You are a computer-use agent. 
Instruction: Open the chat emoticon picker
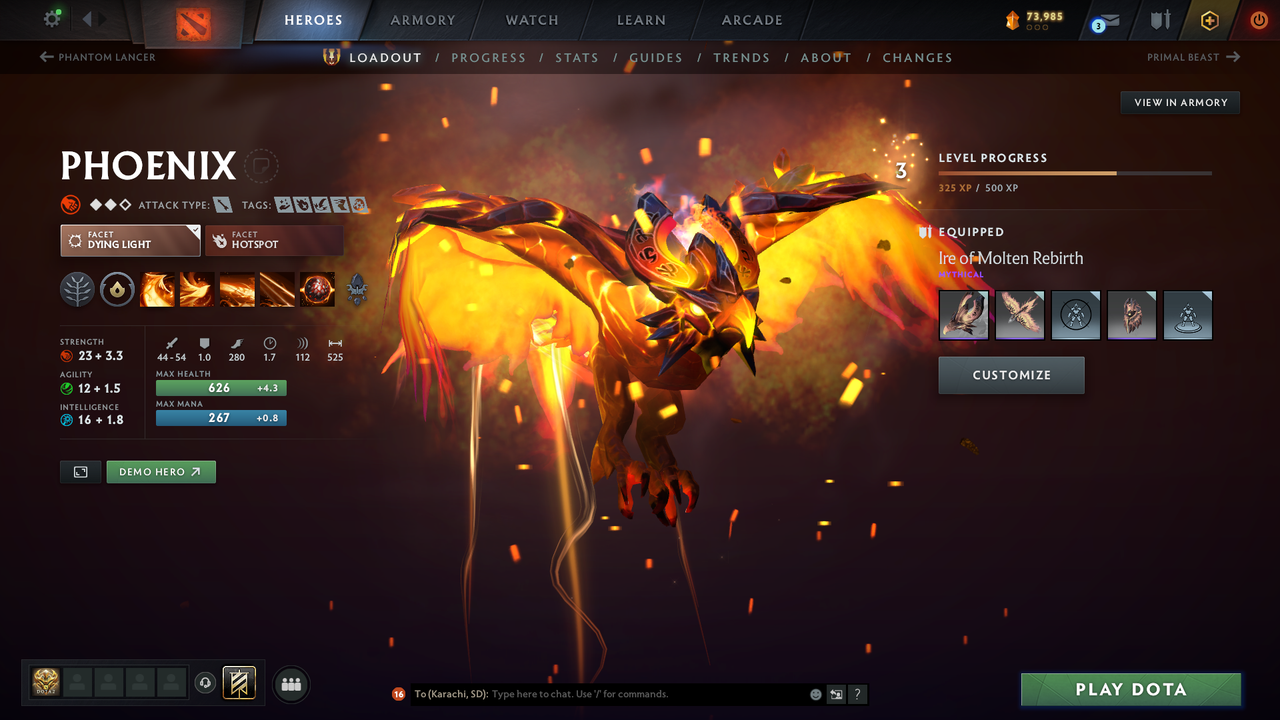click(815, 693)
